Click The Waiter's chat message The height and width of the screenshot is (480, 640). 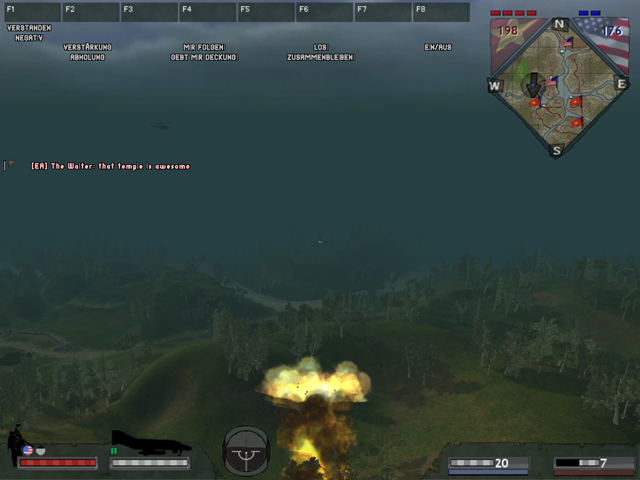tap(110, 166)
